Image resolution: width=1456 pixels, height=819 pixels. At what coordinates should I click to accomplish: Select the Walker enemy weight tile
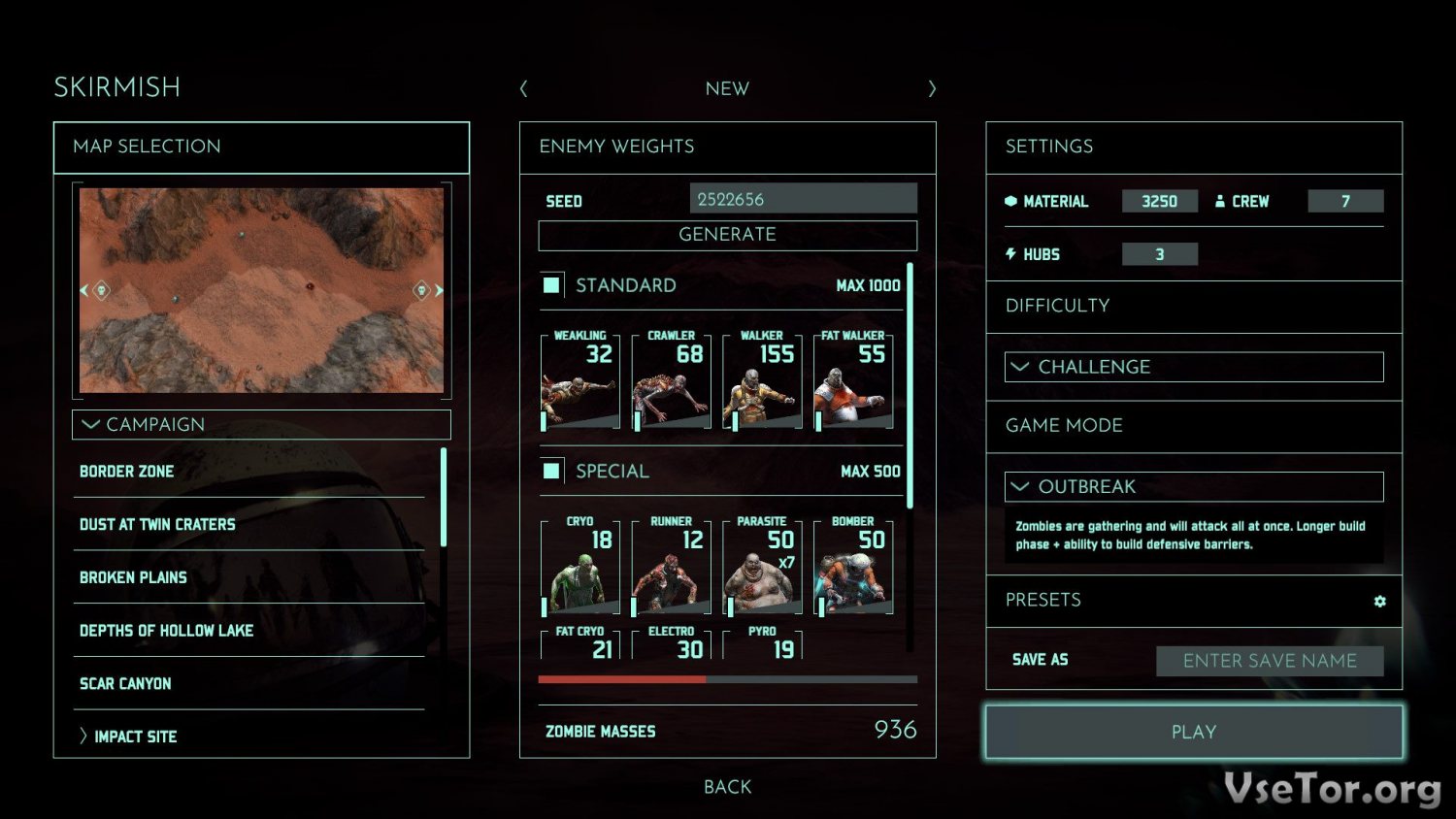click(x=762, y=380)
